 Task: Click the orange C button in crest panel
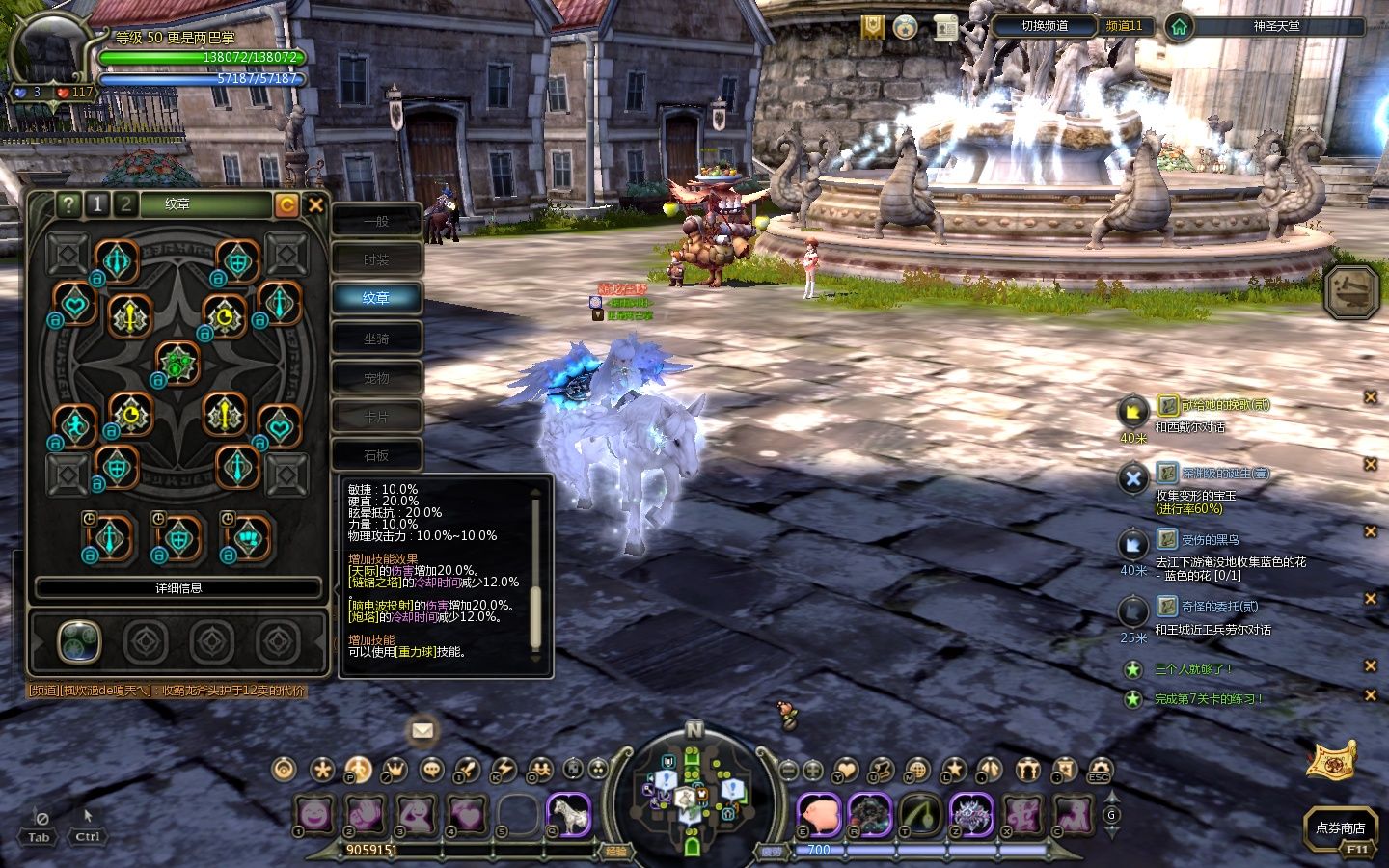pyautogui.click(x=286, y=204)
